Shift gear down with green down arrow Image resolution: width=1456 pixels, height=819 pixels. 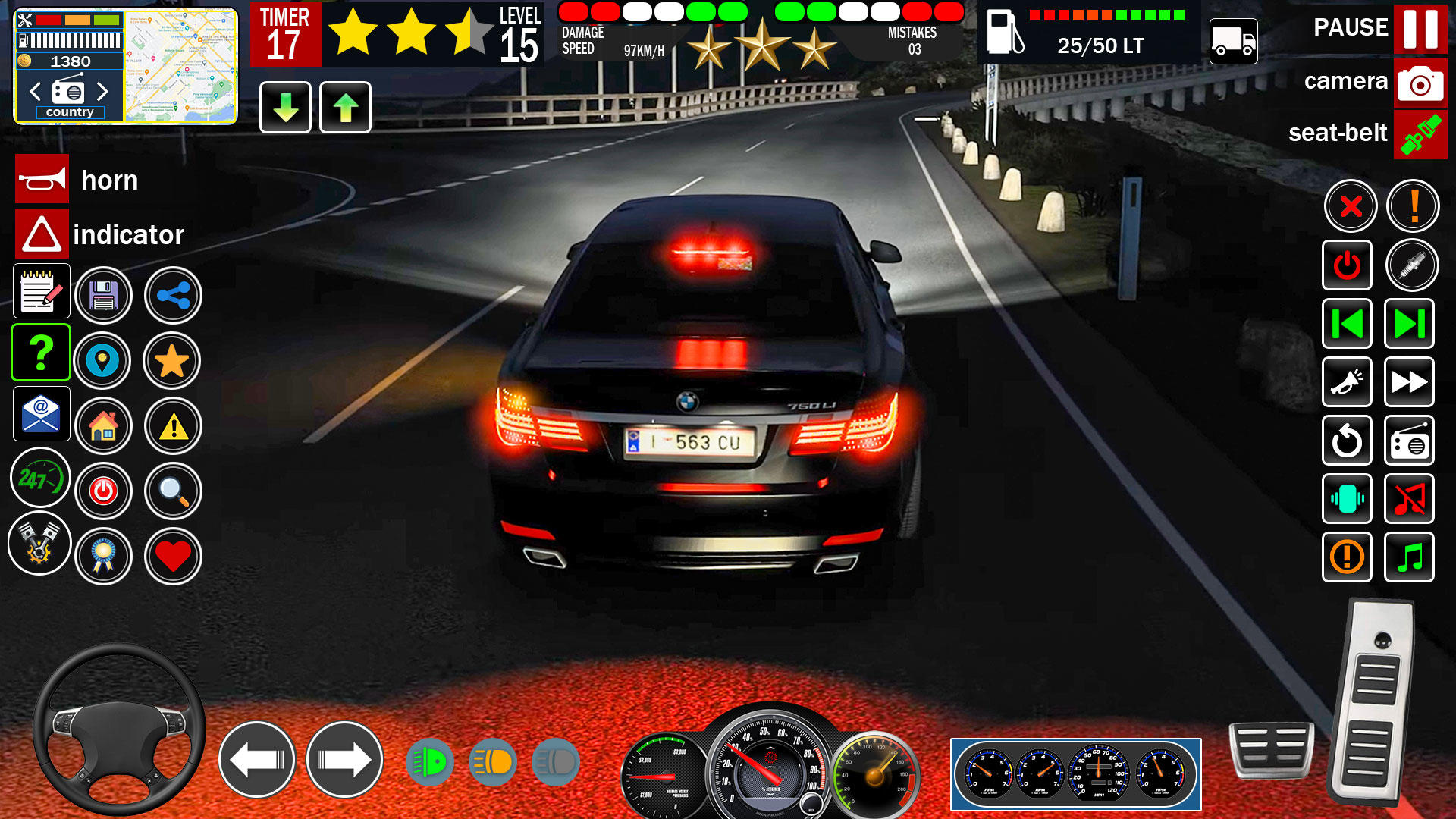tap(284, 108)
